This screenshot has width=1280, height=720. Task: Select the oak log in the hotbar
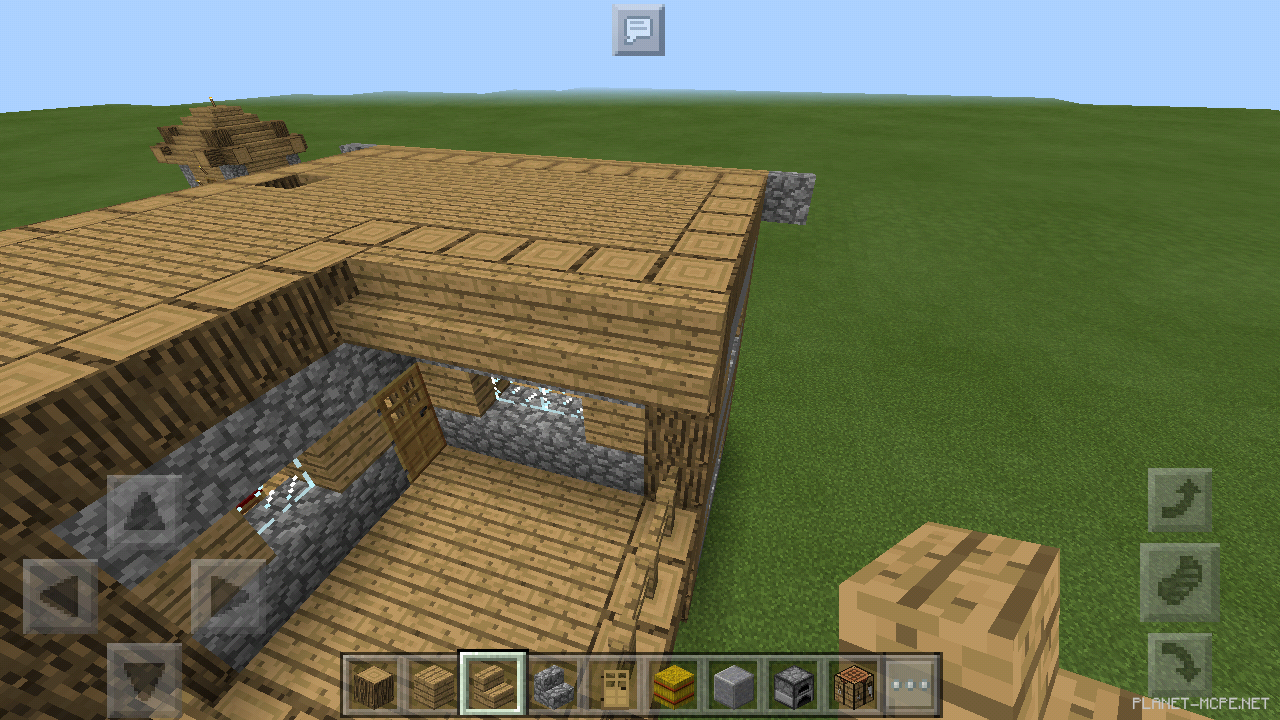[372, 685]
